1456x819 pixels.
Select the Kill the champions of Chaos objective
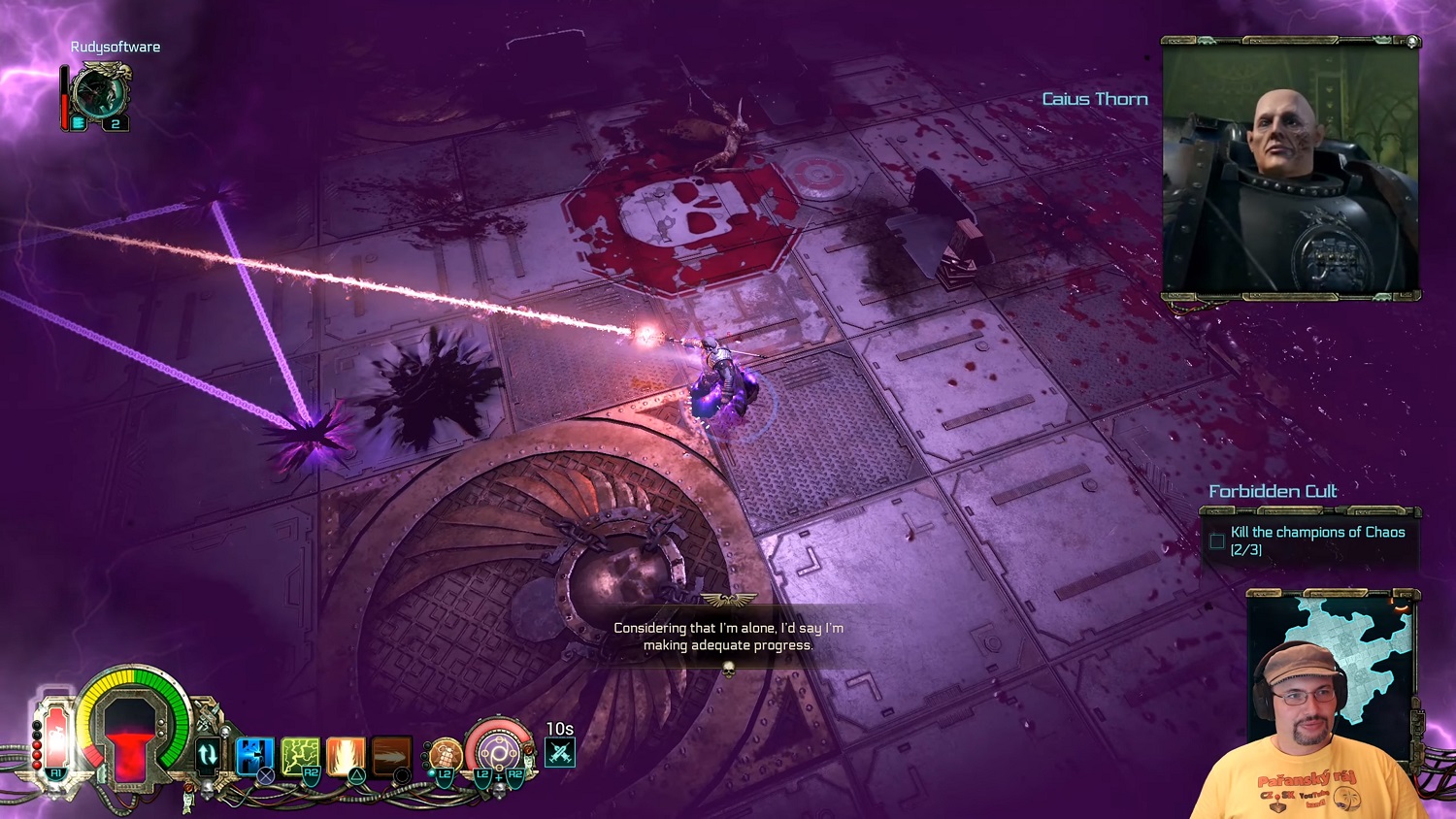tap(1316, 541)
